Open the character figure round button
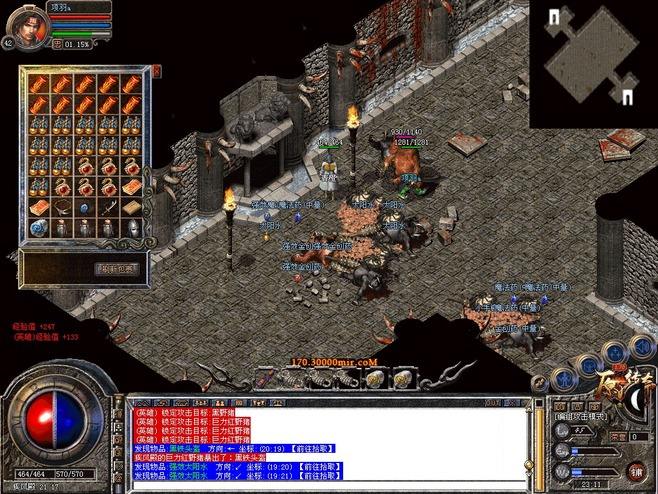 pos(565,380)
